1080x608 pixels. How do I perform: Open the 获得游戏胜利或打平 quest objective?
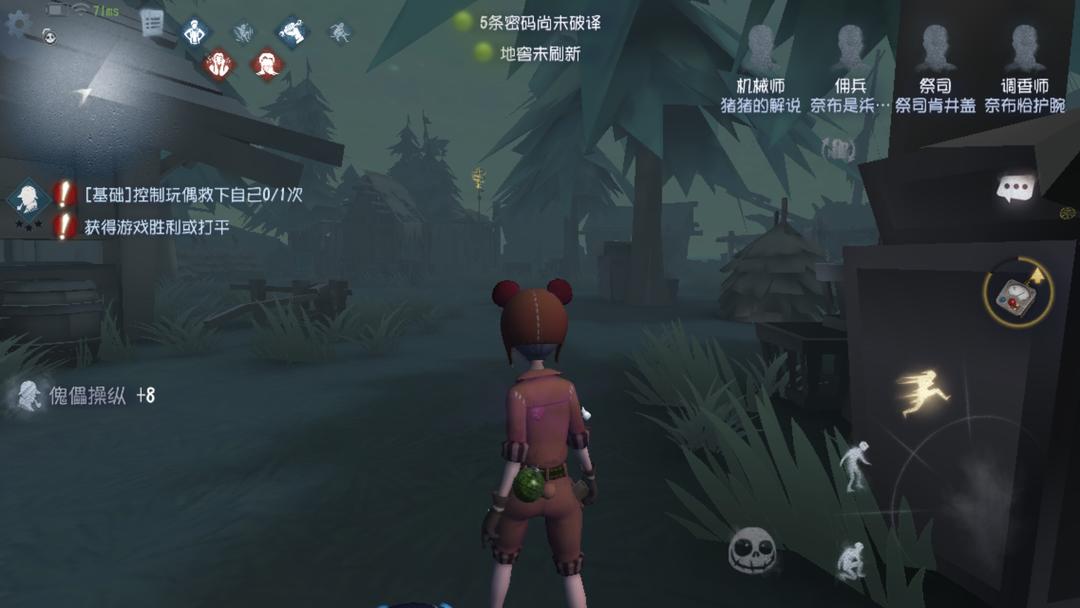pyautogui.click(x=157, y=227)
